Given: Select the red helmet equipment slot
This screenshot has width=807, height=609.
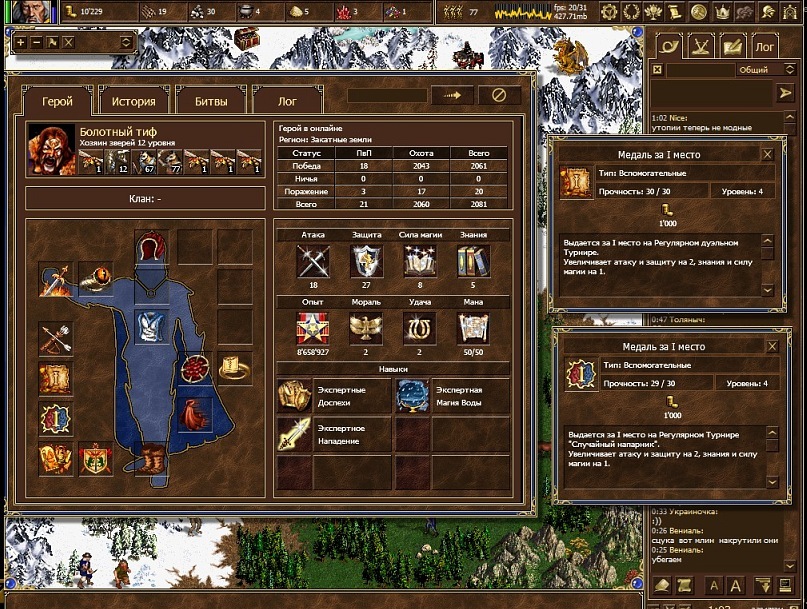Looking at the screenshot, I should (151, 246).
